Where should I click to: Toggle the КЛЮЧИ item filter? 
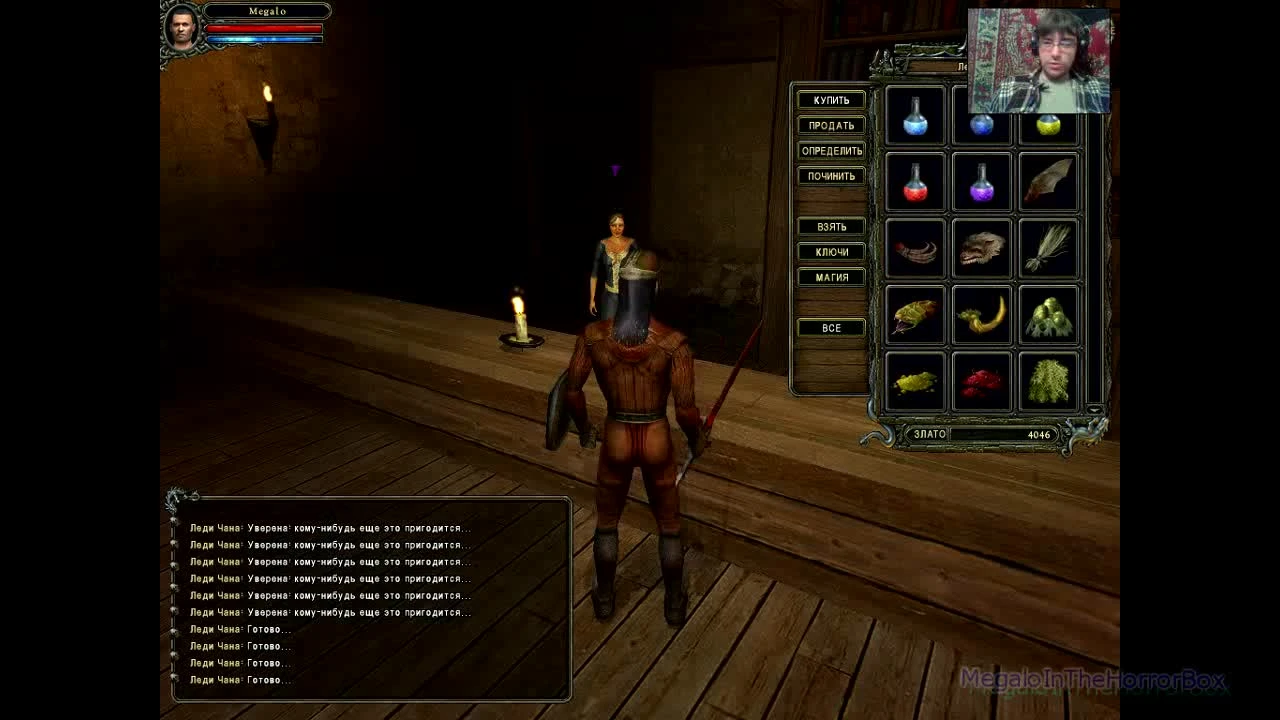coord(830,251)
